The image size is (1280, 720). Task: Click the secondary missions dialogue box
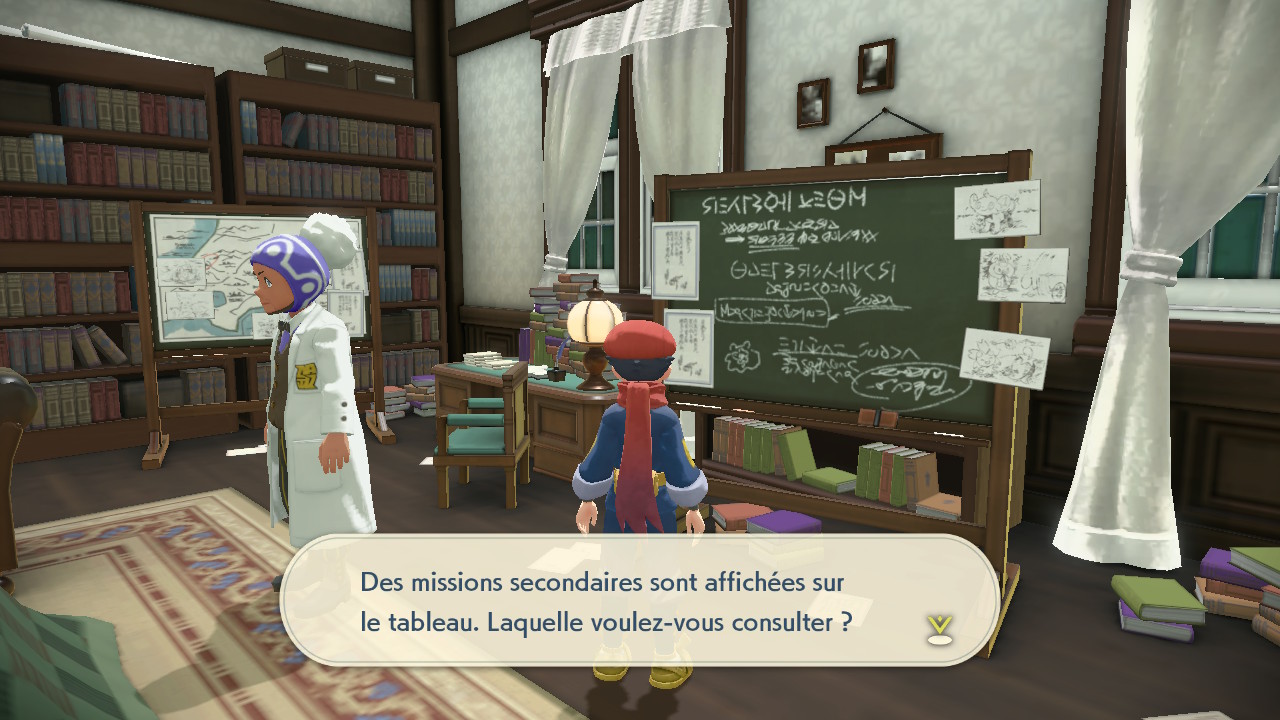(x=640, y=600)
